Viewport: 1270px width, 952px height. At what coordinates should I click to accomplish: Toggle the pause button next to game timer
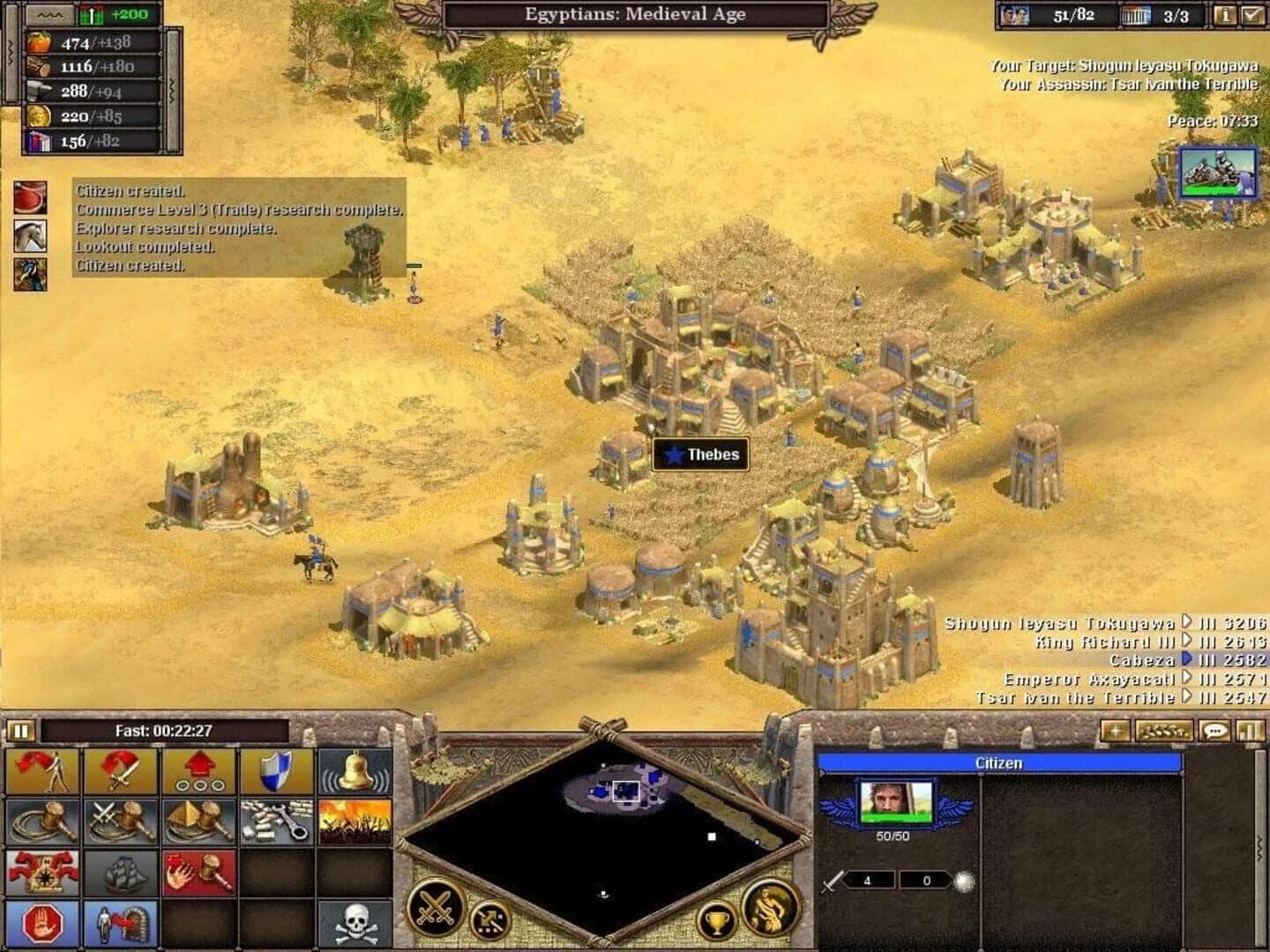pos(19,730)
